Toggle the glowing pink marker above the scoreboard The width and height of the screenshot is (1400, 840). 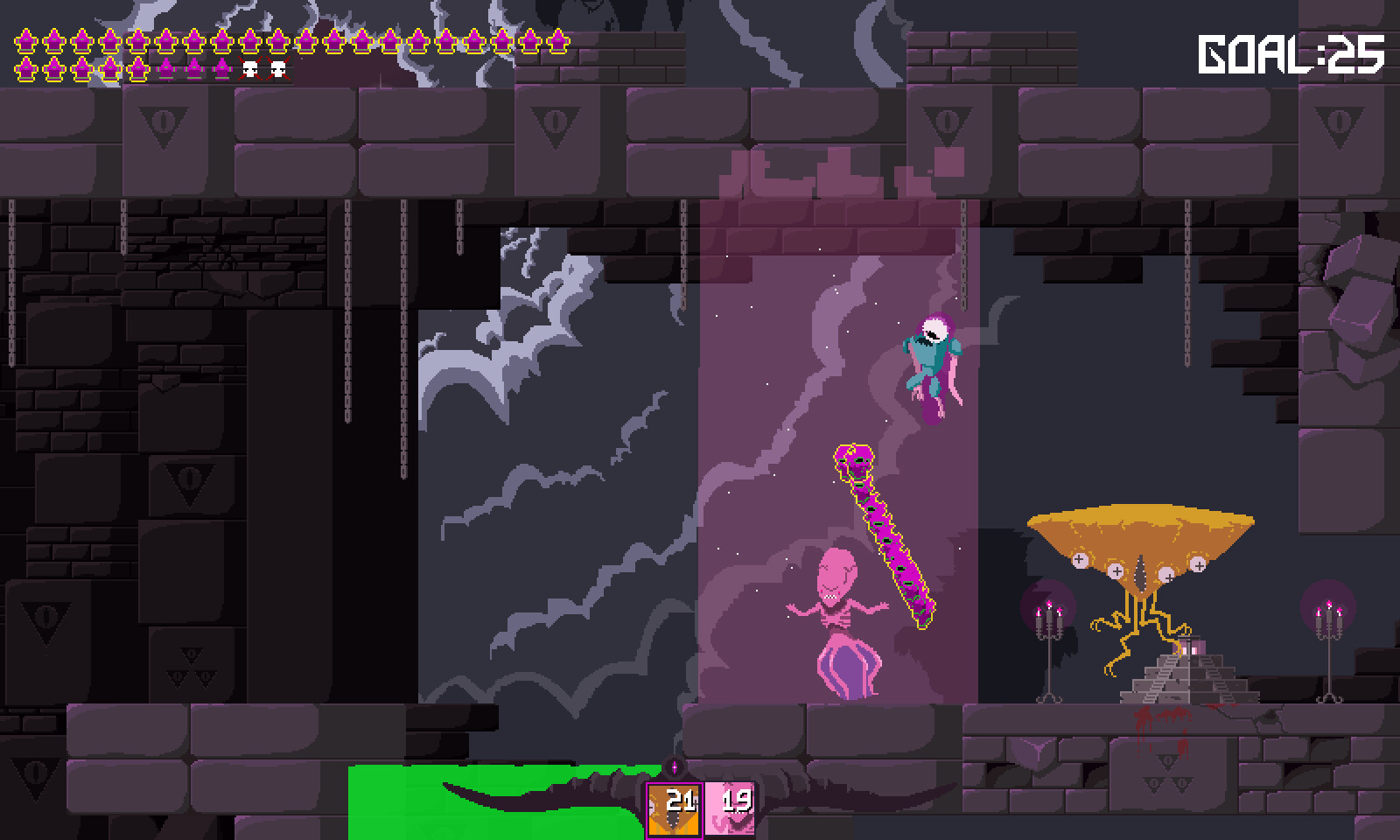(x=675, y=767)
